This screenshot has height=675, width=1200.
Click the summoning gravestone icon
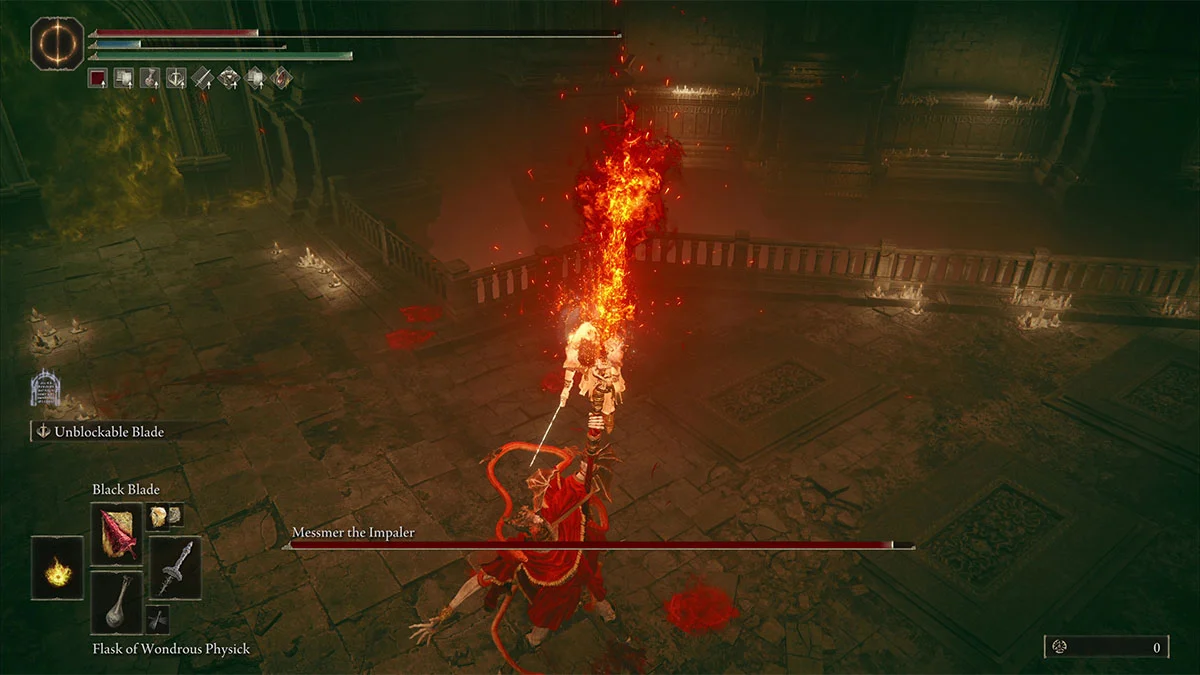pyautogui.click(x=43, y=388)
